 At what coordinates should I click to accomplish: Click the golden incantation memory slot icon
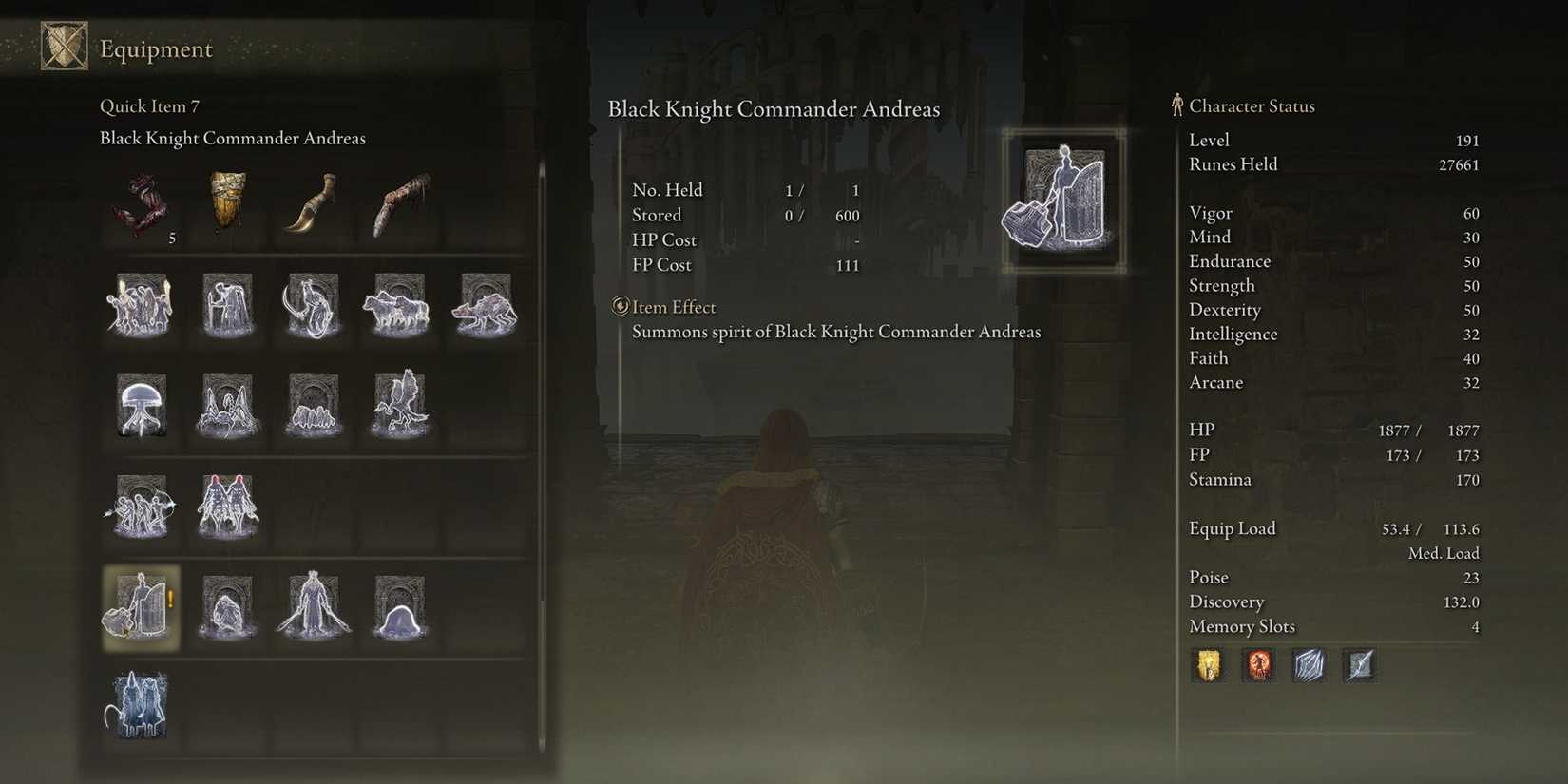coord(1208,665)
